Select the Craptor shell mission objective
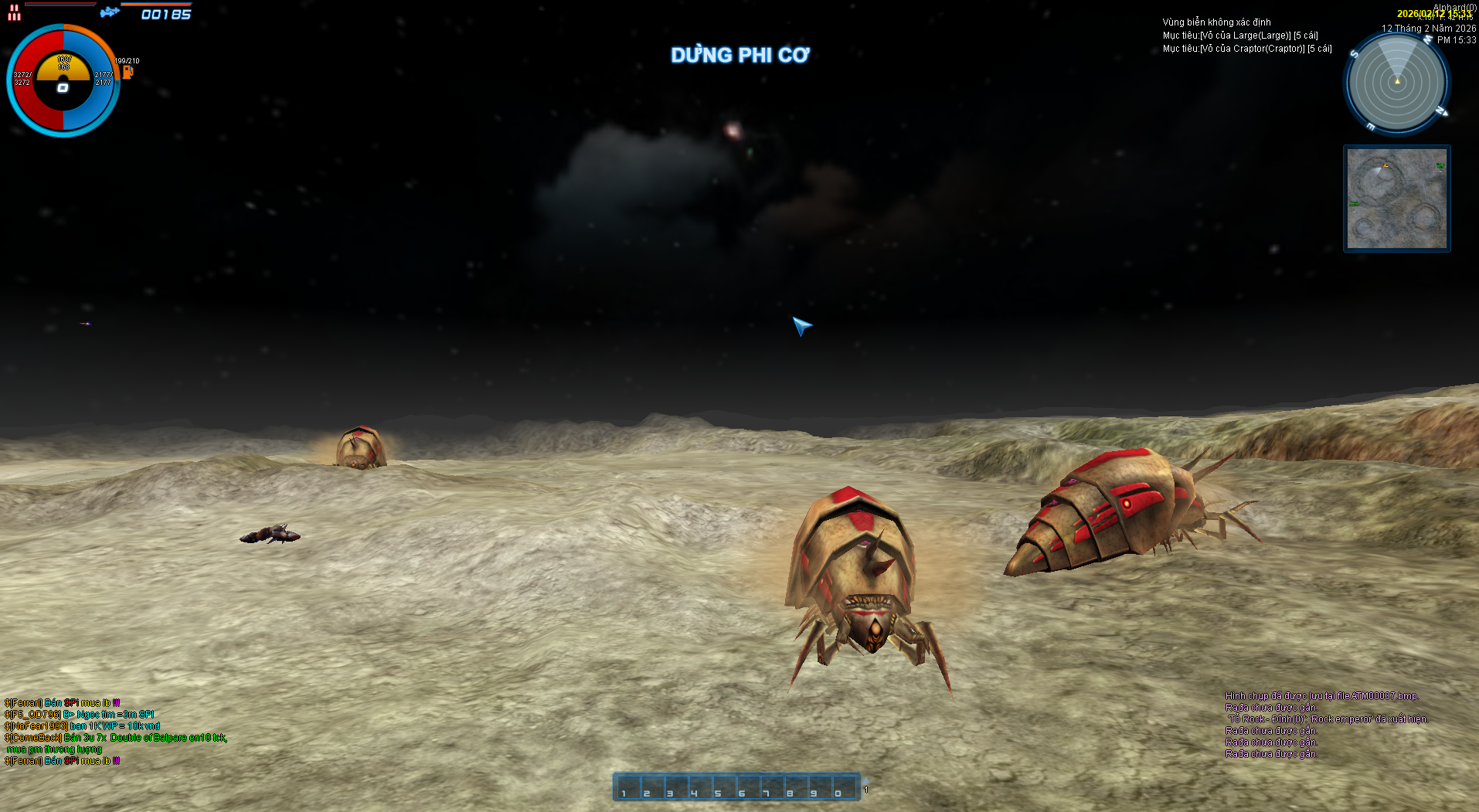The width and height of the screenshot is (1479, 812). 1246,49
